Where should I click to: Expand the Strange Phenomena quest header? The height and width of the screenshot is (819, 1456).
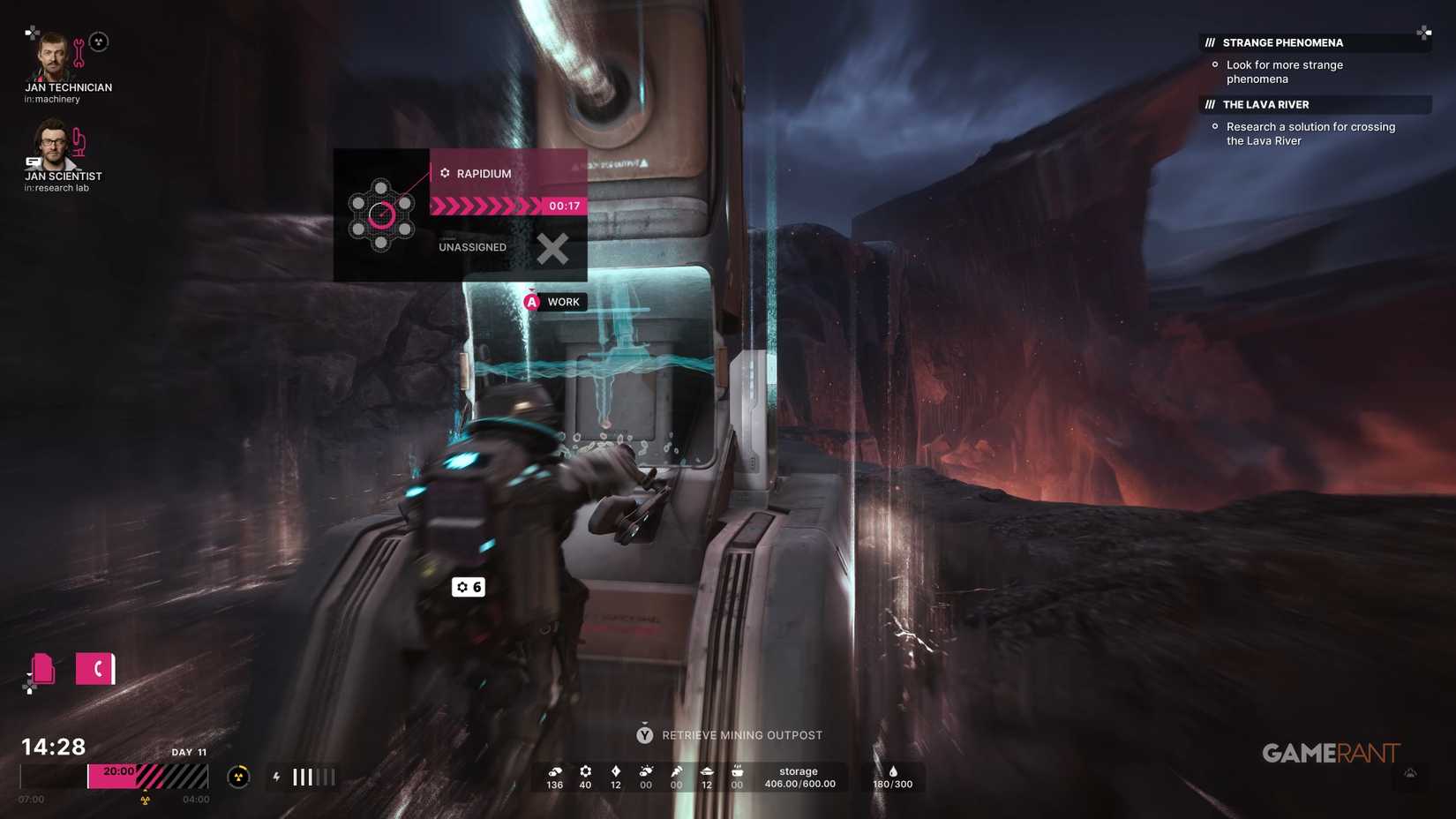[1282, 42]
